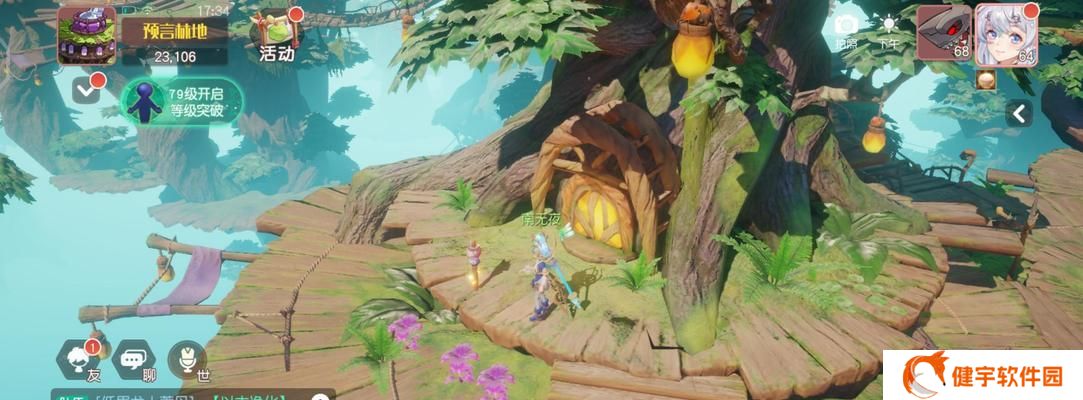Select the red-eyed beast pet portrait
The image size is (1083, 400).
[943, 32]
